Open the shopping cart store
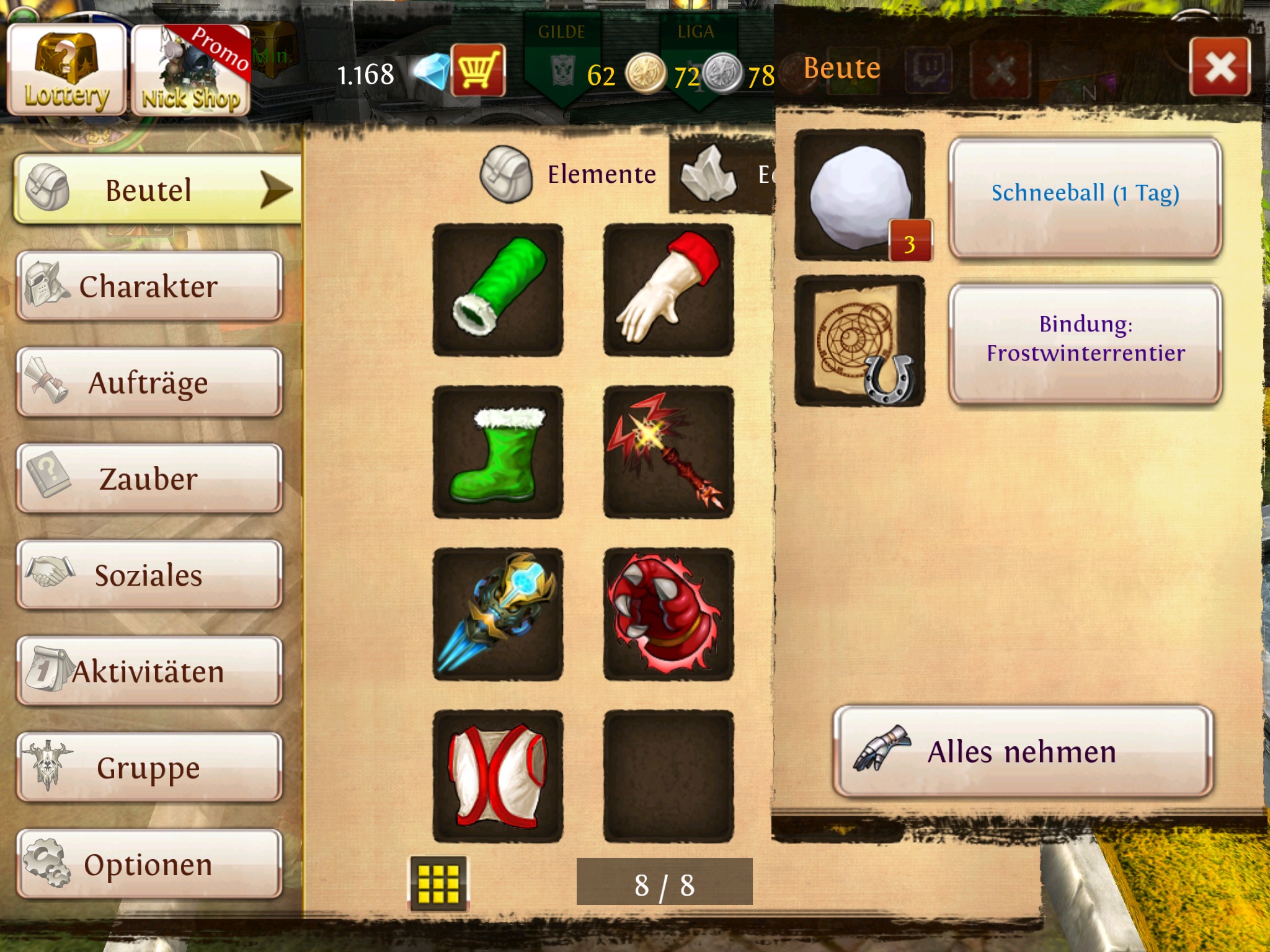The image size is (1270, 952). pyautogui.click(x=477, y=70)
